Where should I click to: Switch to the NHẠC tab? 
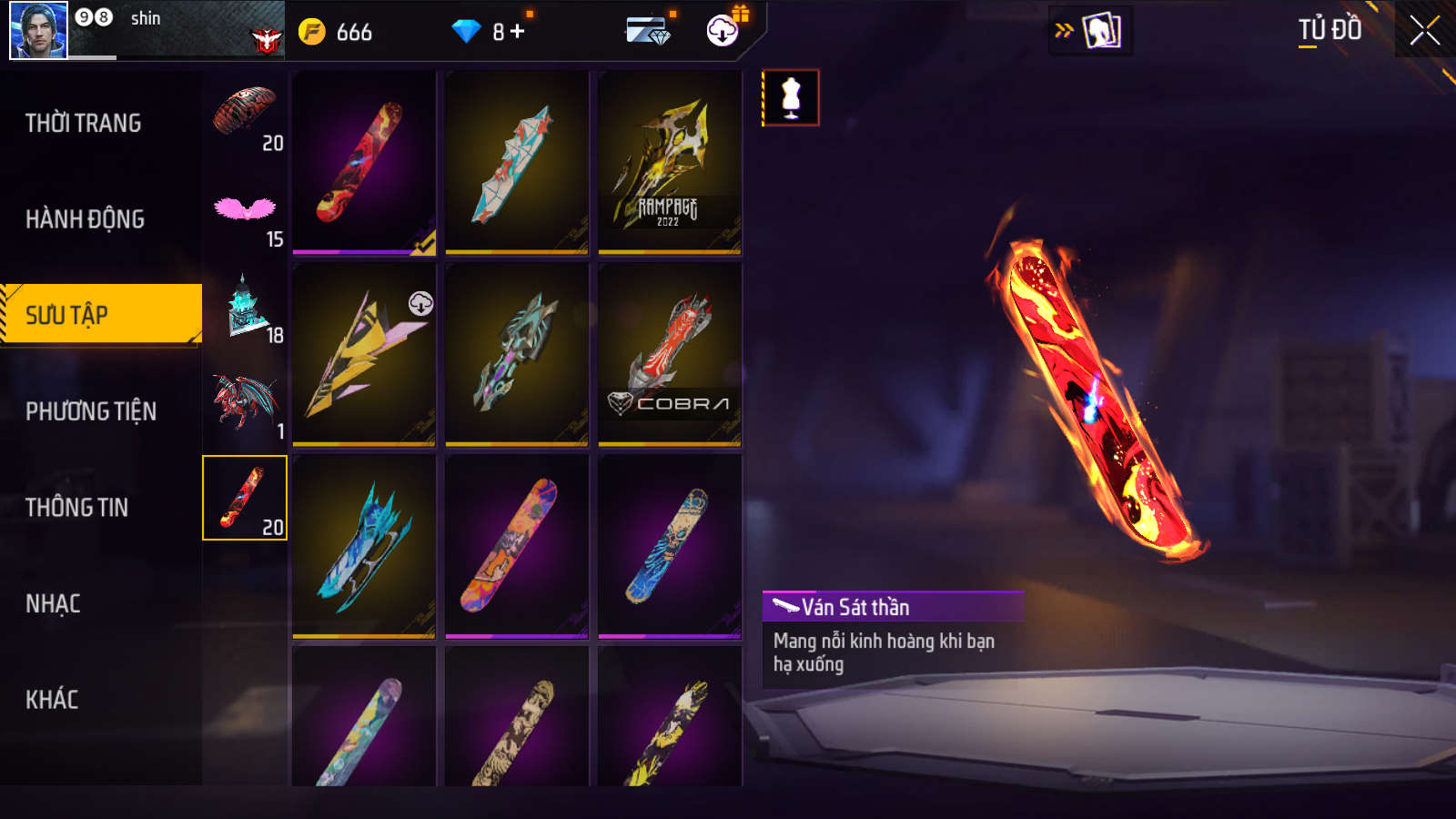pos(53,604)
